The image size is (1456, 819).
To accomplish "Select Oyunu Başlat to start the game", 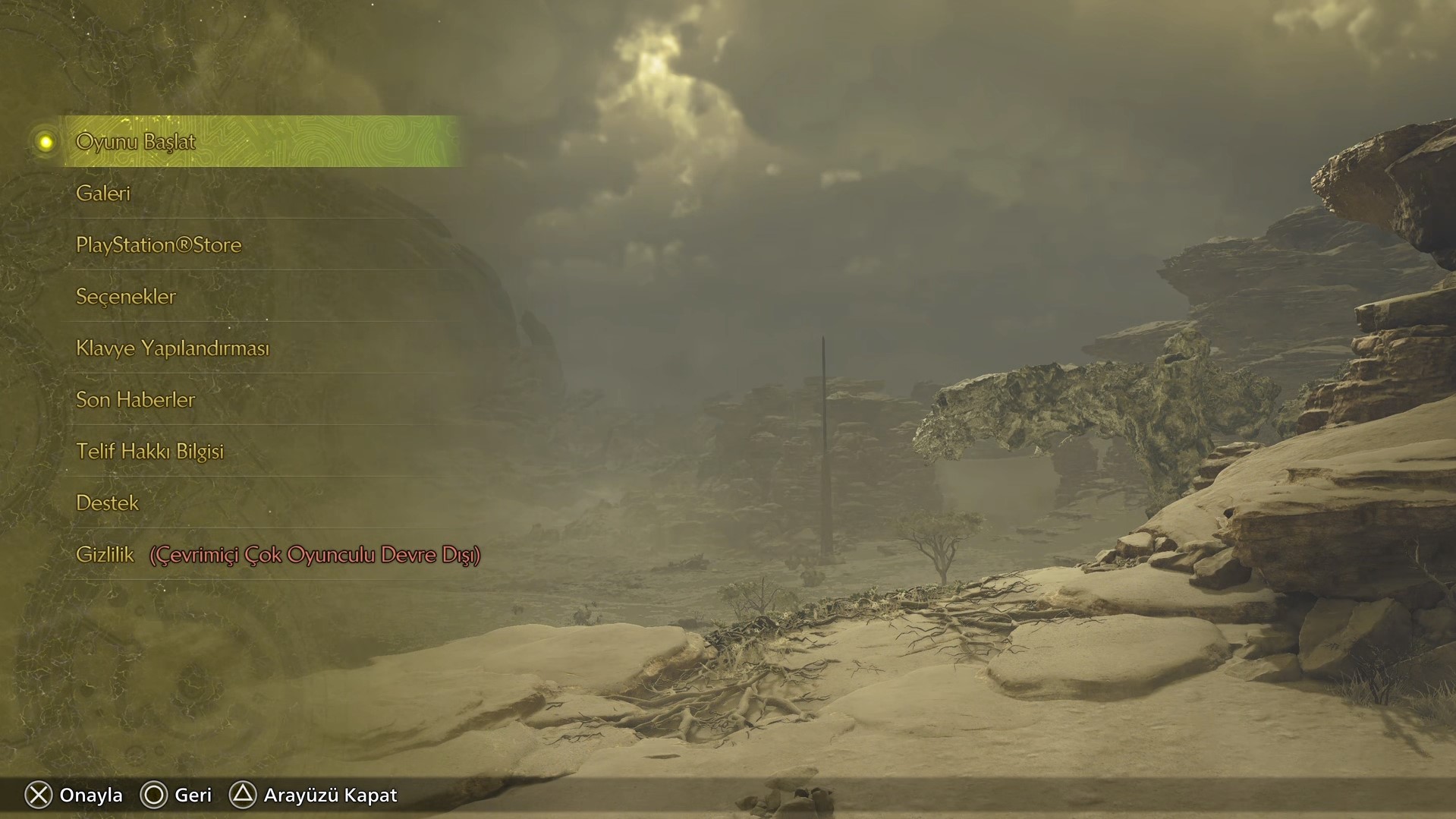I will coord(136,142).
